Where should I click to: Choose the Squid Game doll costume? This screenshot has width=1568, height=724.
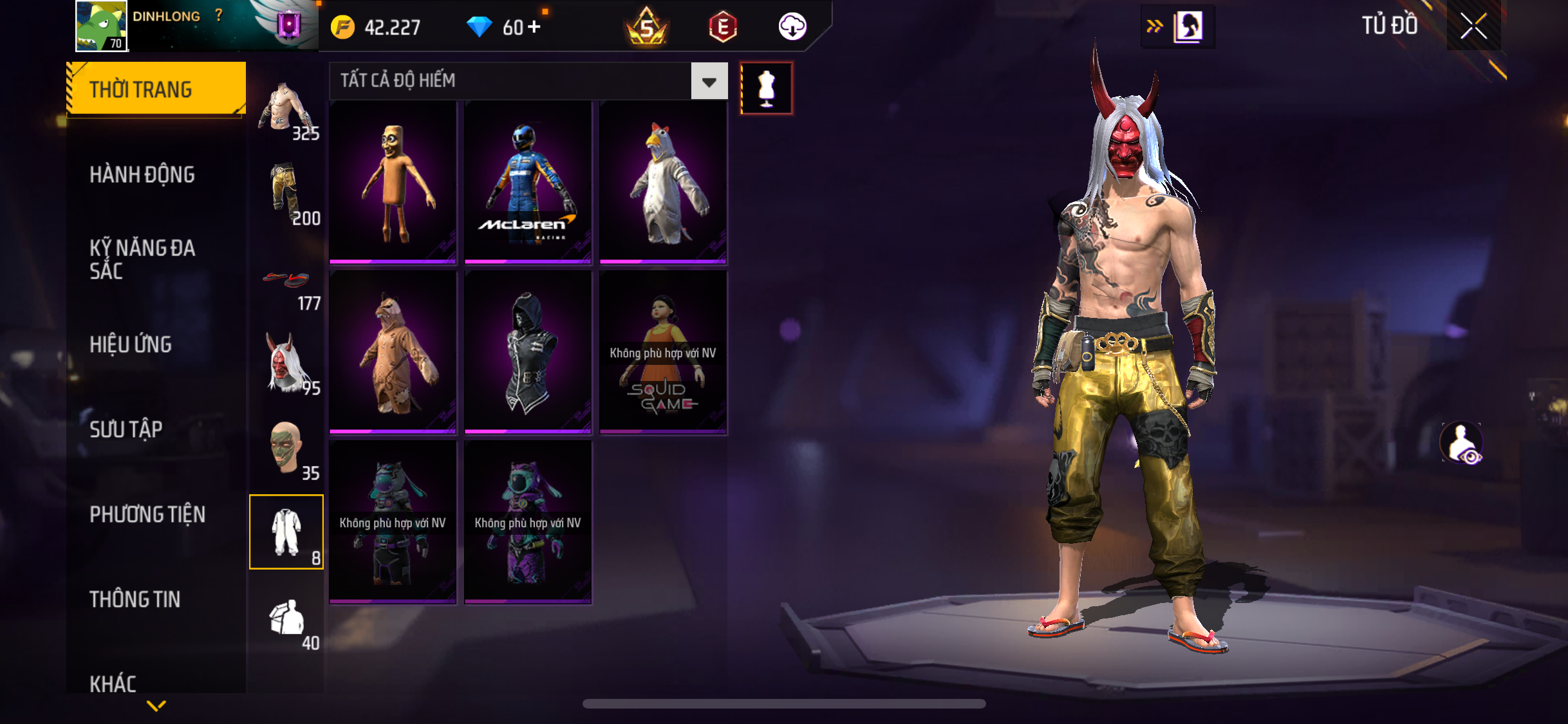(x=663, y=352)
